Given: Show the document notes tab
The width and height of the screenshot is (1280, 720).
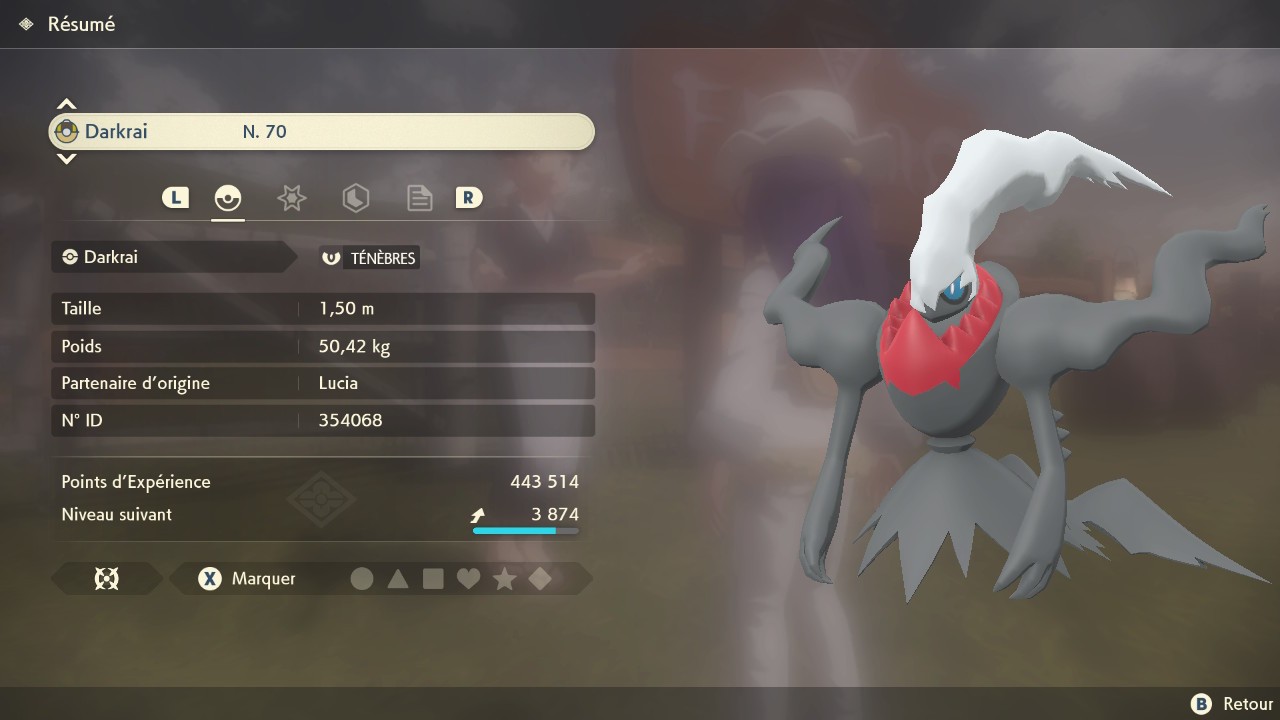Looking at the screenshot, I should (419, 198).
